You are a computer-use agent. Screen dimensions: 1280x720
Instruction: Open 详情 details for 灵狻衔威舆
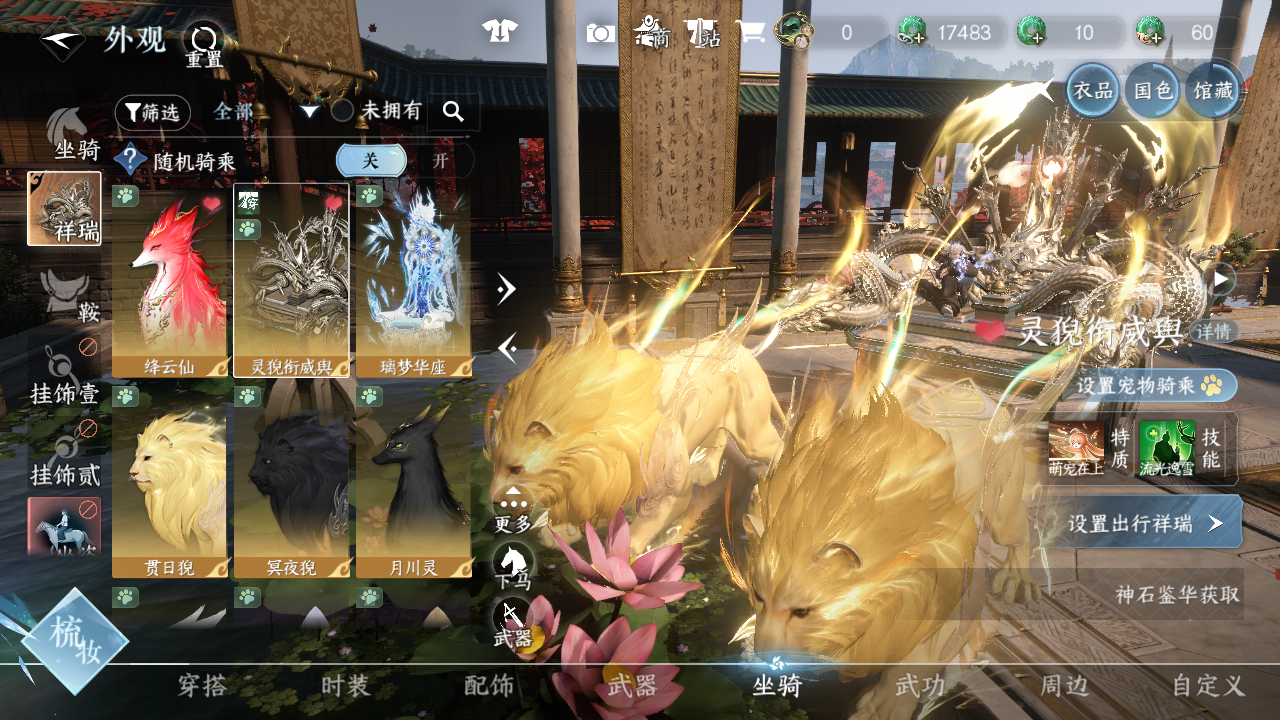(1215, 331)
